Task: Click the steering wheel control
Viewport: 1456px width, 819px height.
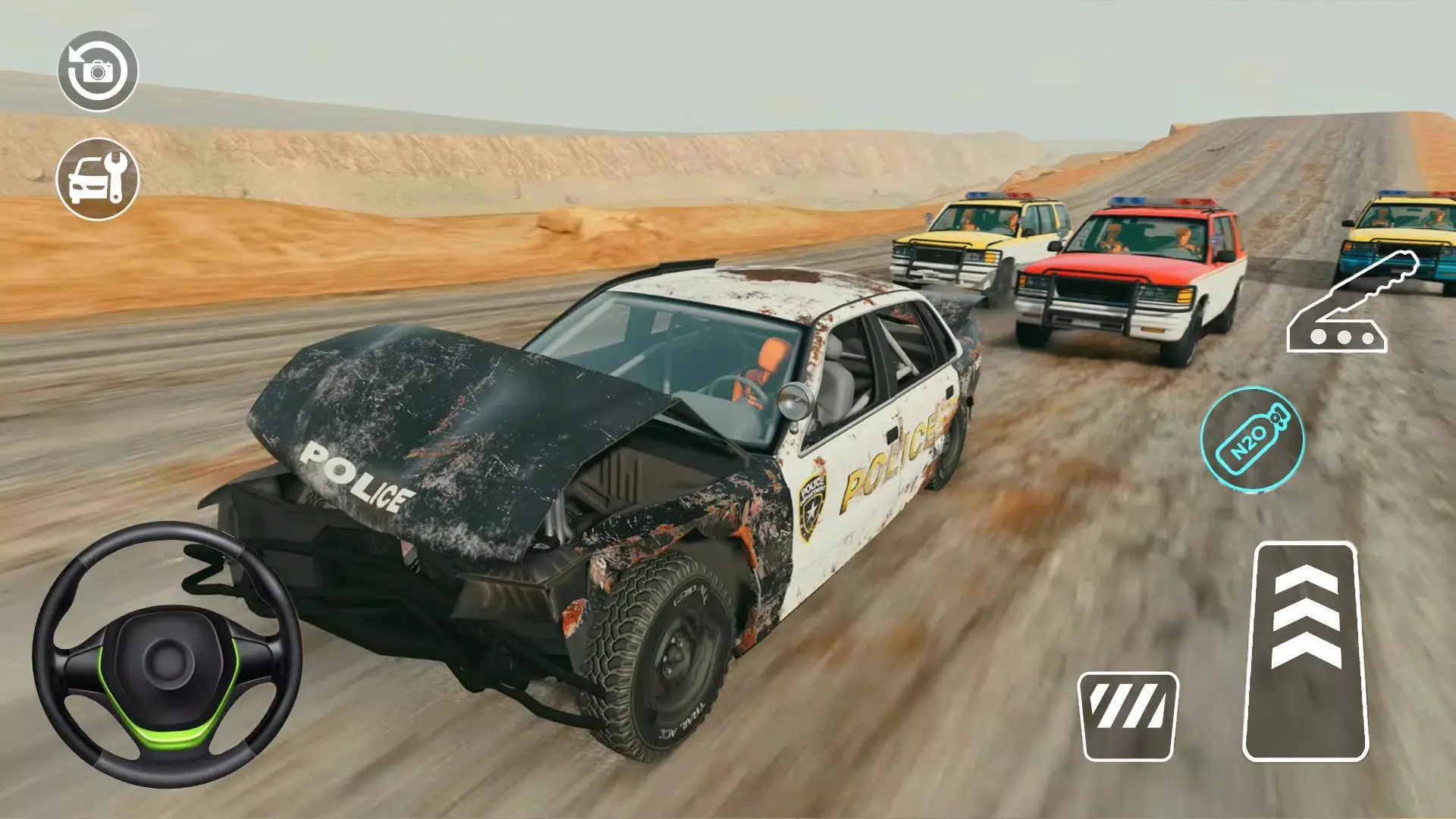Action: 168,655
